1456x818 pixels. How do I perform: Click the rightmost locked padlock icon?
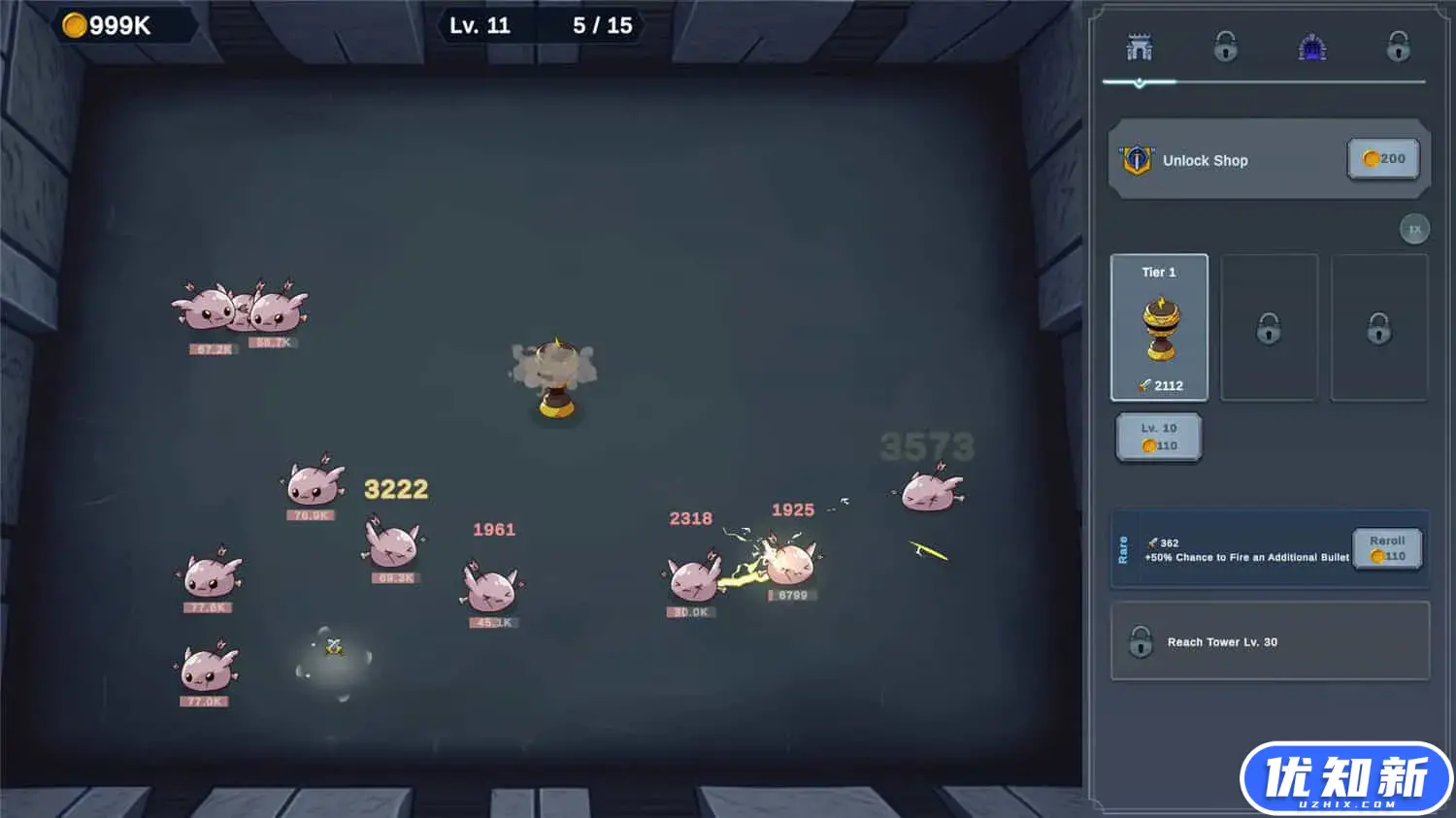point(1398,45)
